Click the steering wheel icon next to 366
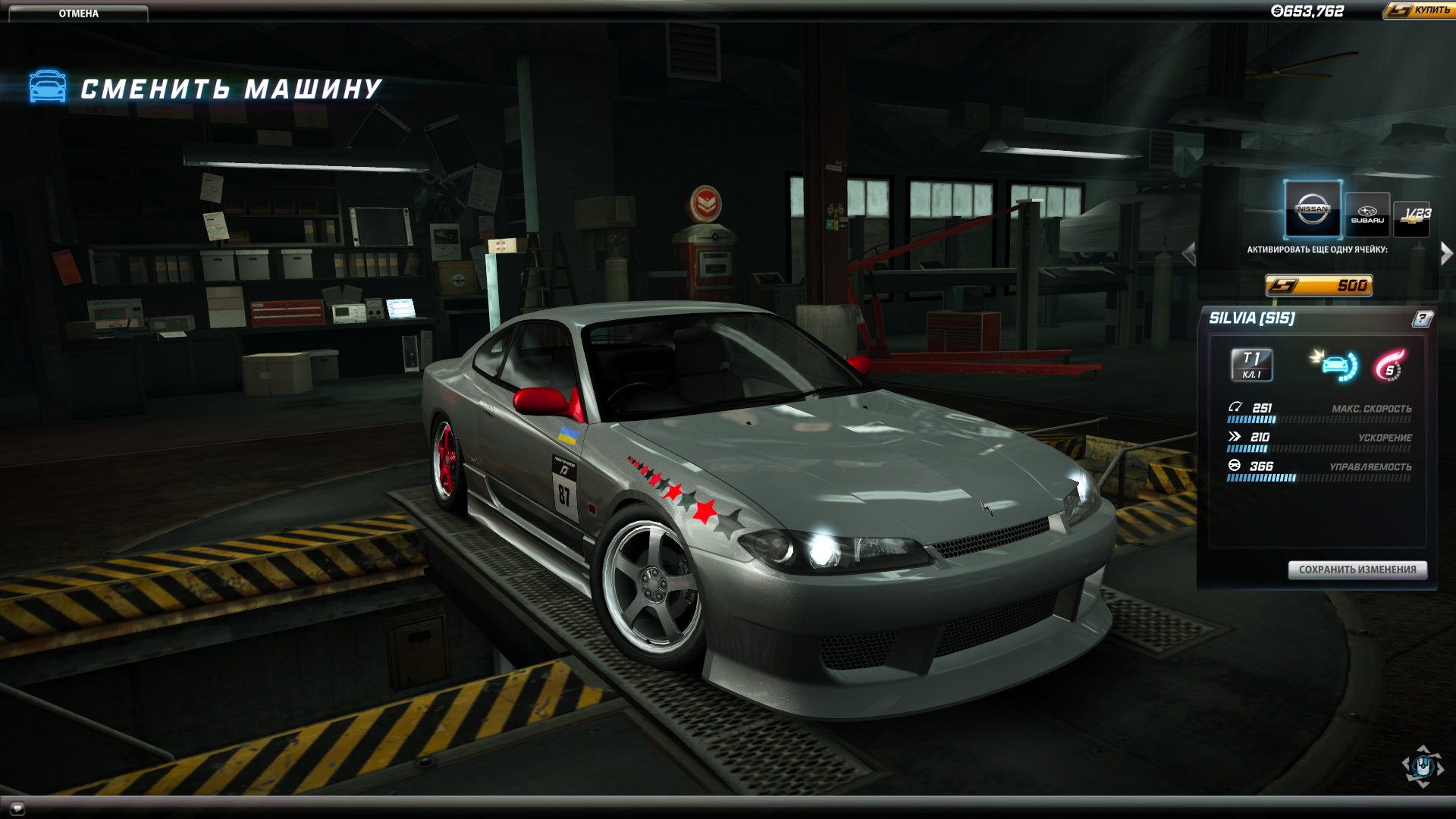Viewport: 1456px width, 819px height. pos(1235,466)
